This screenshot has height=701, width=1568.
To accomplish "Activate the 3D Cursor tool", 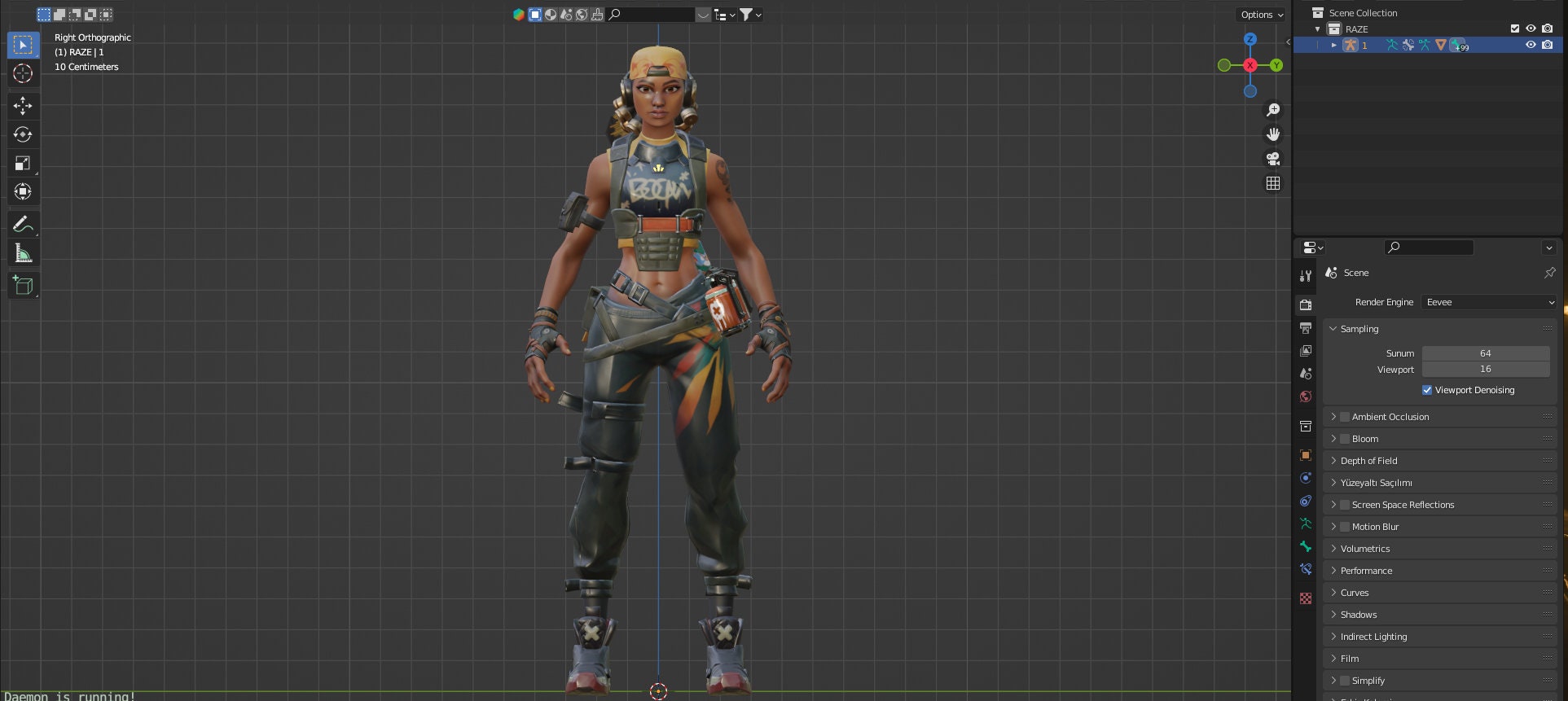I will [23, 73].
